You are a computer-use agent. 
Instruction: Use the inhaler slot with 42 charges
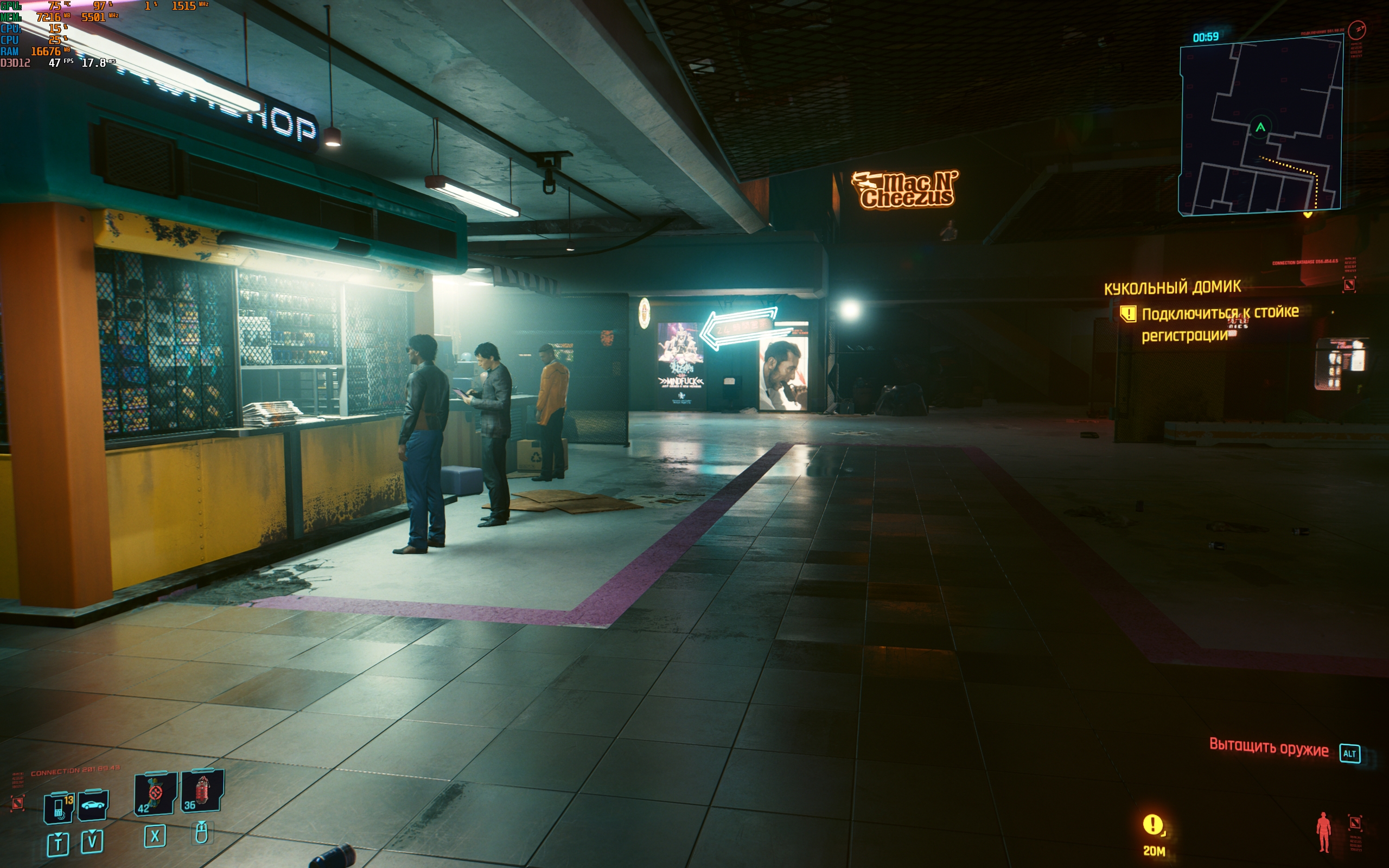(155, 794)
